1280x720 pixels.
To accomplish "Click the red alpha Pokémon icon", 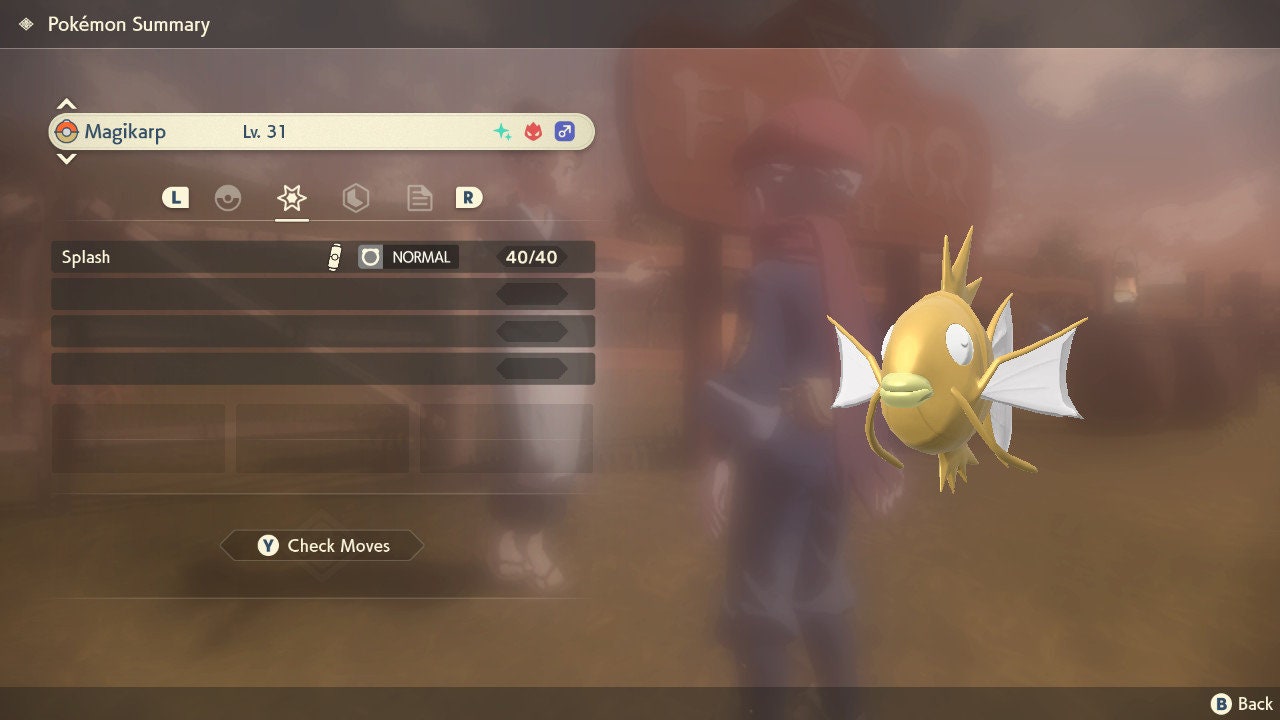I will 532,131.
